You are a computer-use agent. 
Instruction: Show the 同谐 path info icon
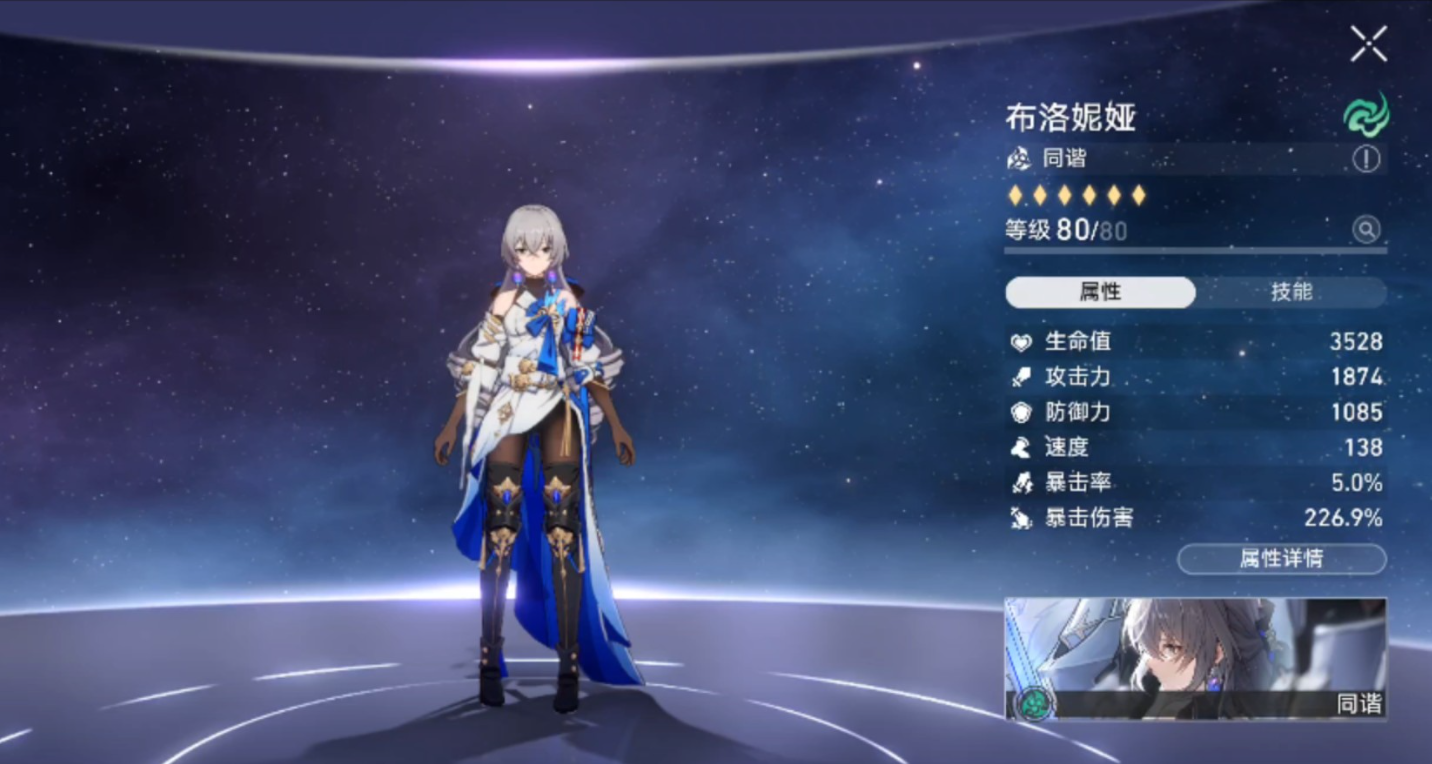1366,158
